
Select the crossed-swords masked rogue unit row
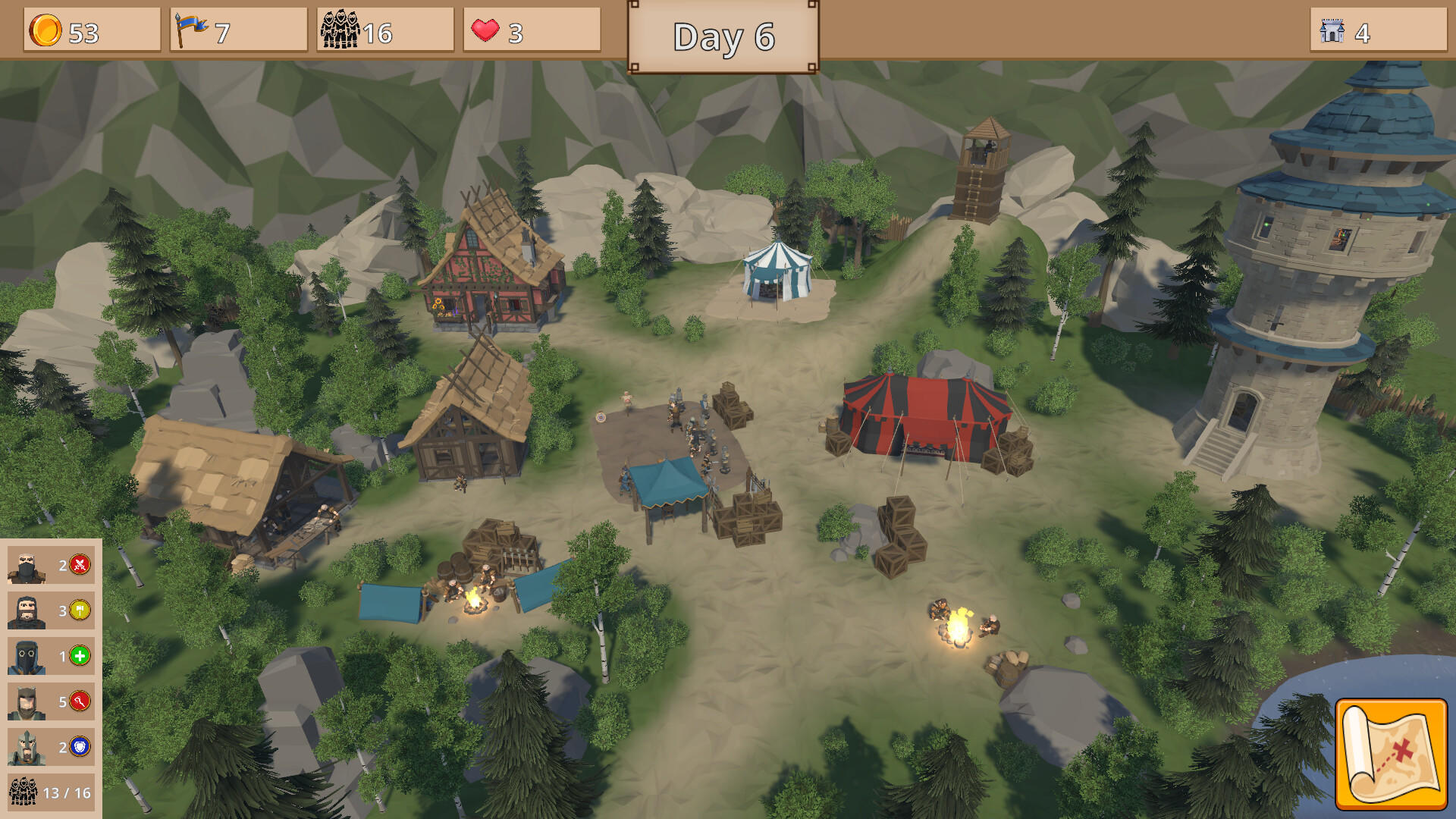click(x=50, y=565)
